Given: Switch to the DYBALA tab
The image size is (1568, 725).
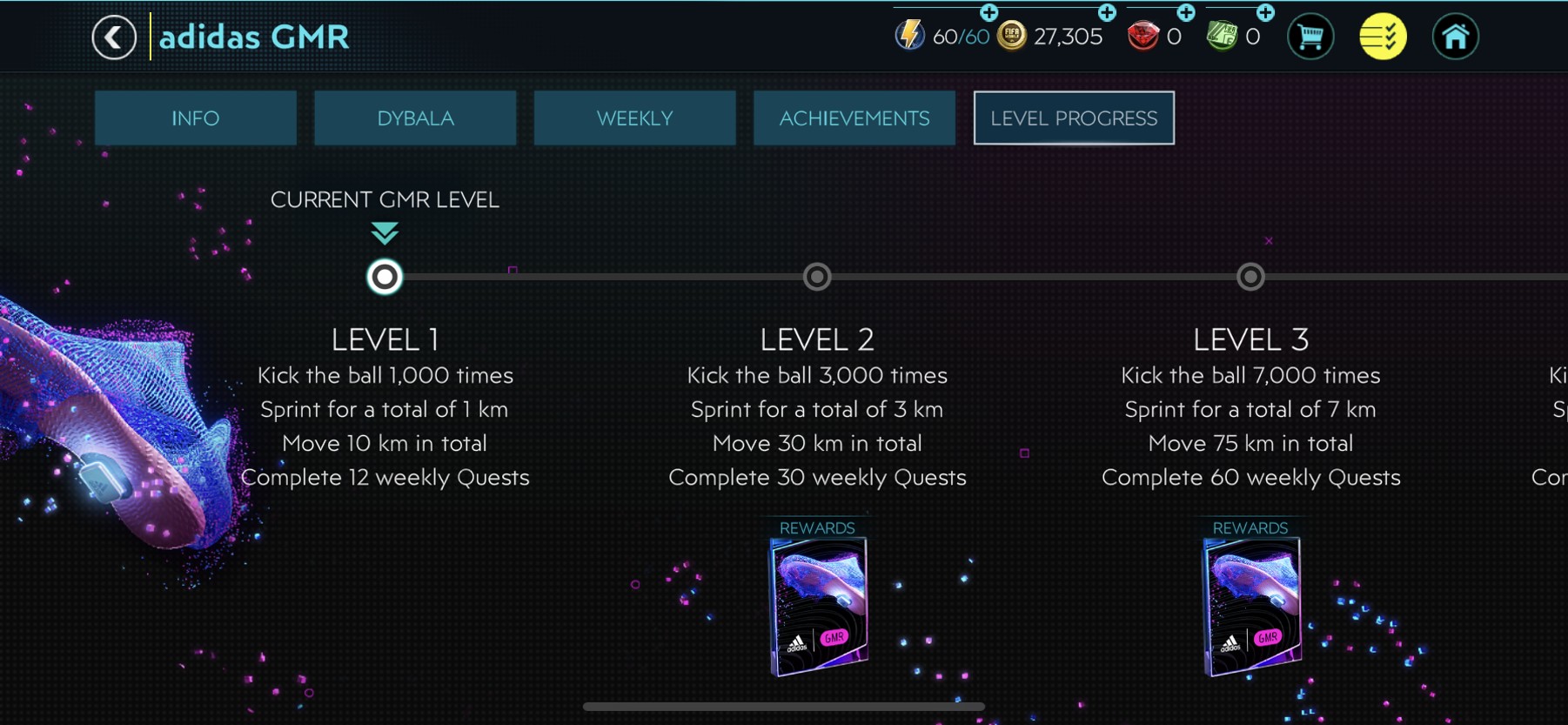Looking at the screenshot, I should (x=415, y=118).
